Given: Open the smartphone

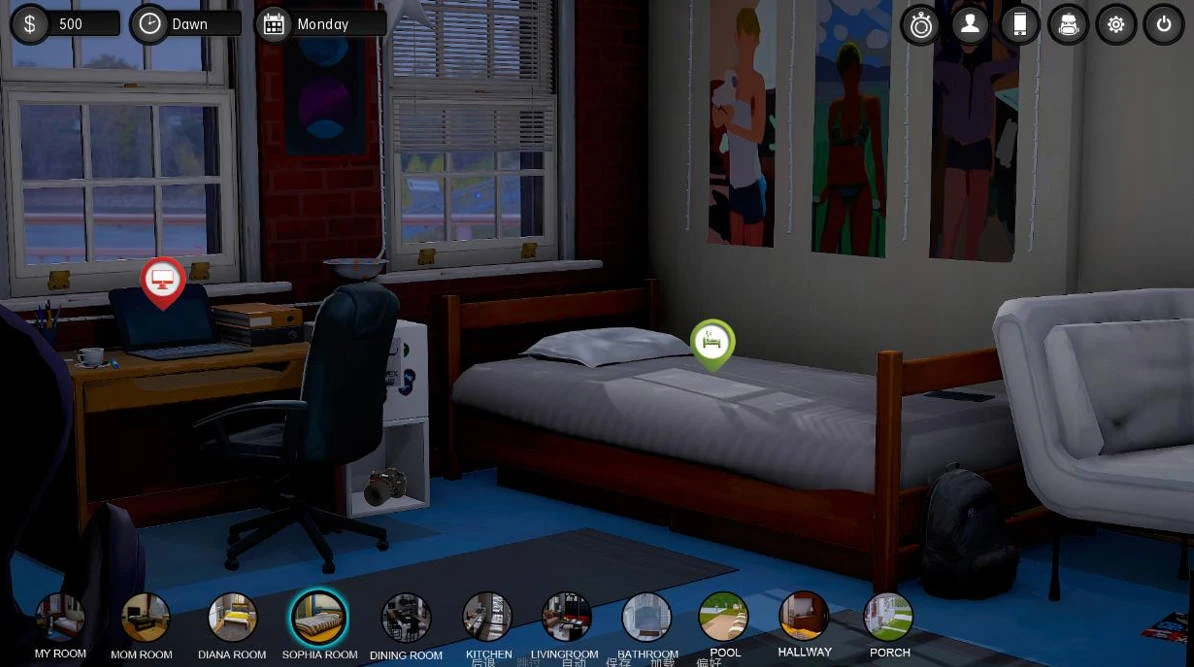Looking at the screenshot, I should click(1019, 25).
